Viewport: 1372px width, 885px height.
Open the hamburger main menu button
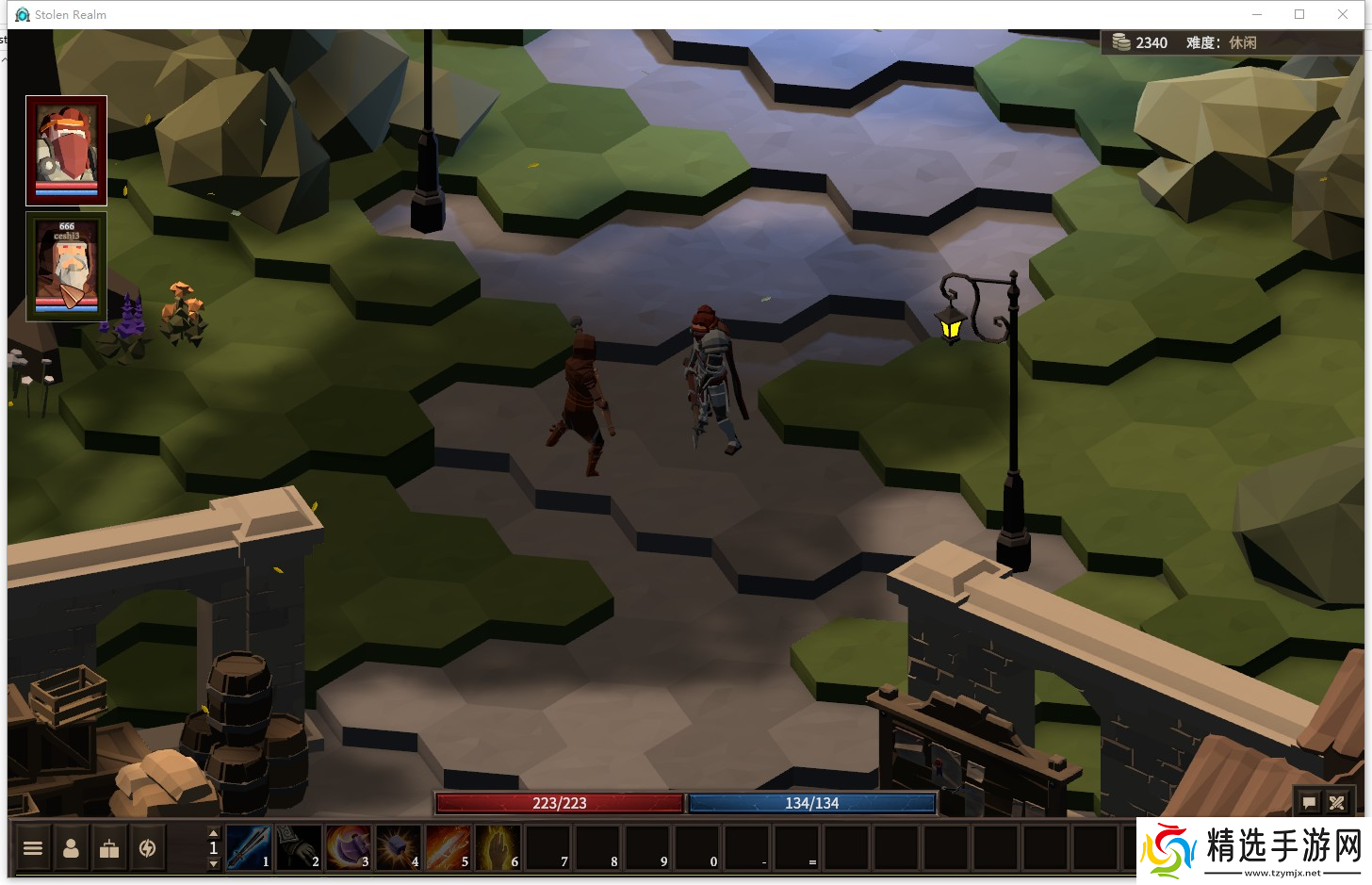pos(33,848)
